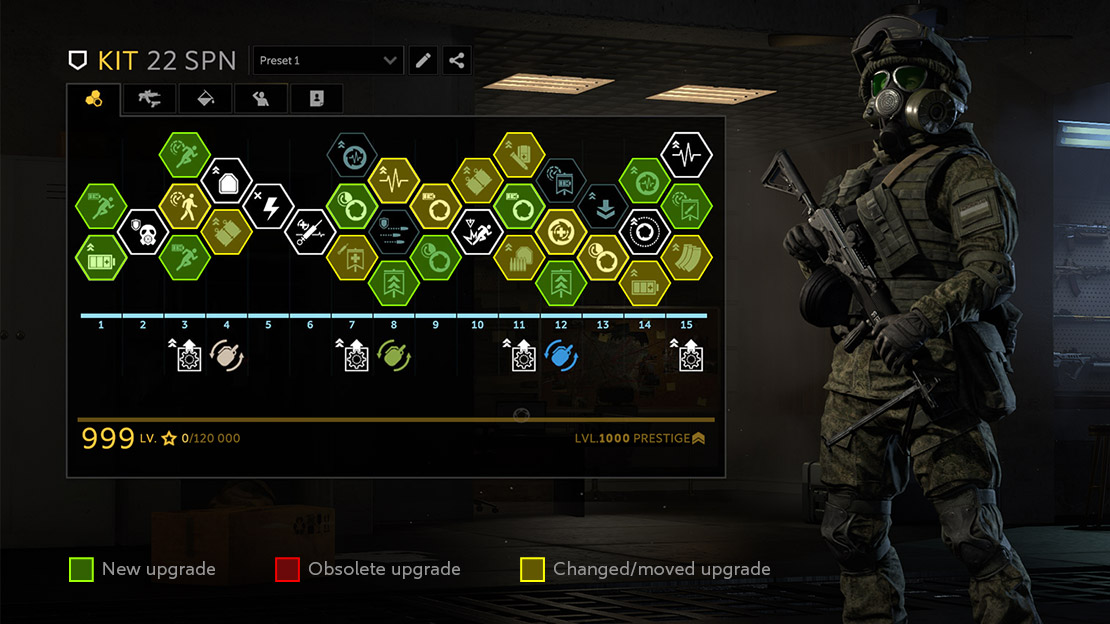Choose the lightning bolt upgrade
This screenshot has width=1110, height=624.
[x=268, y=207]
